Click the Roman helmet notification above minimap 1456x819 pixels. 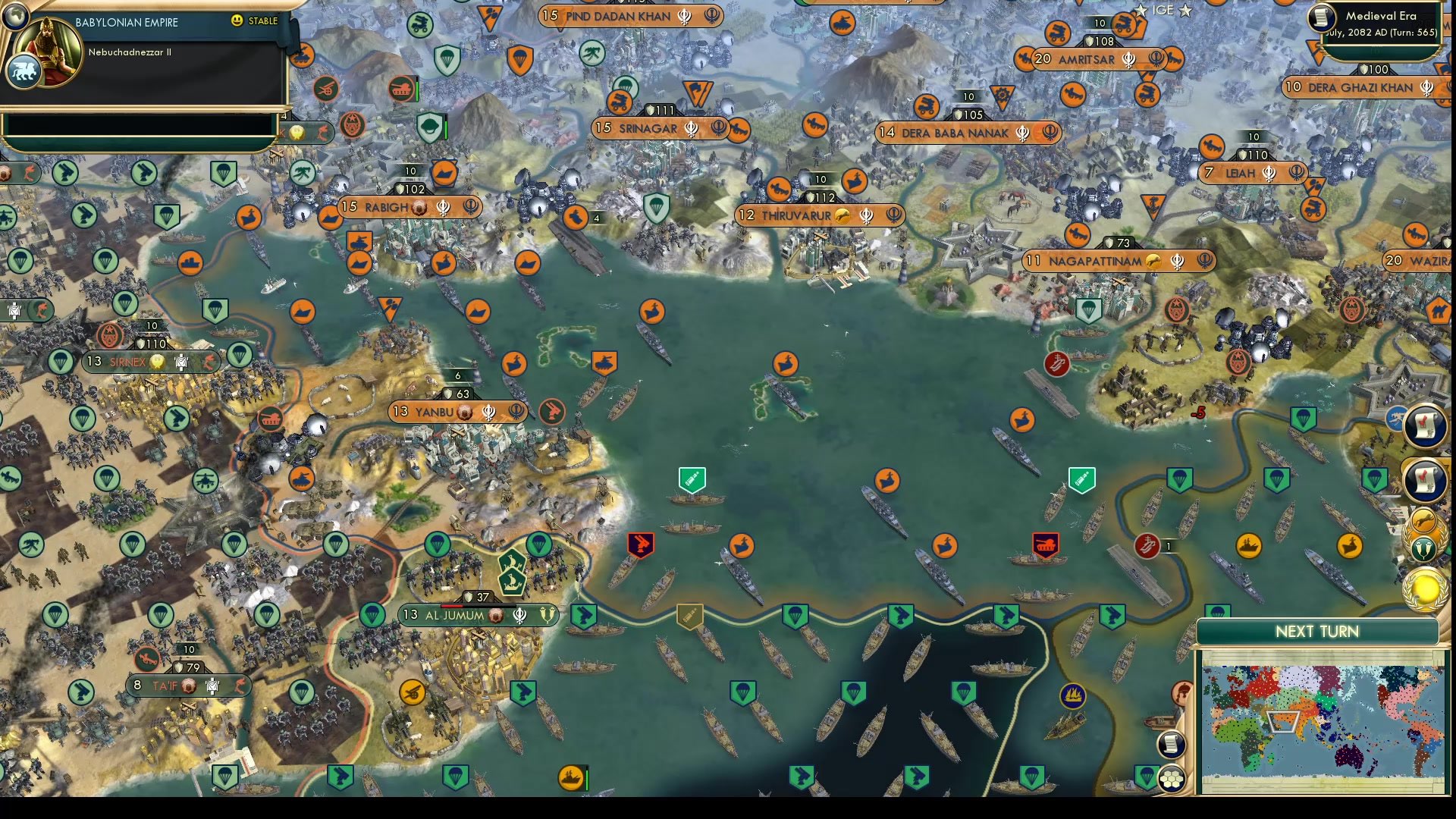pyautogui.click(x=1182, y=692)
